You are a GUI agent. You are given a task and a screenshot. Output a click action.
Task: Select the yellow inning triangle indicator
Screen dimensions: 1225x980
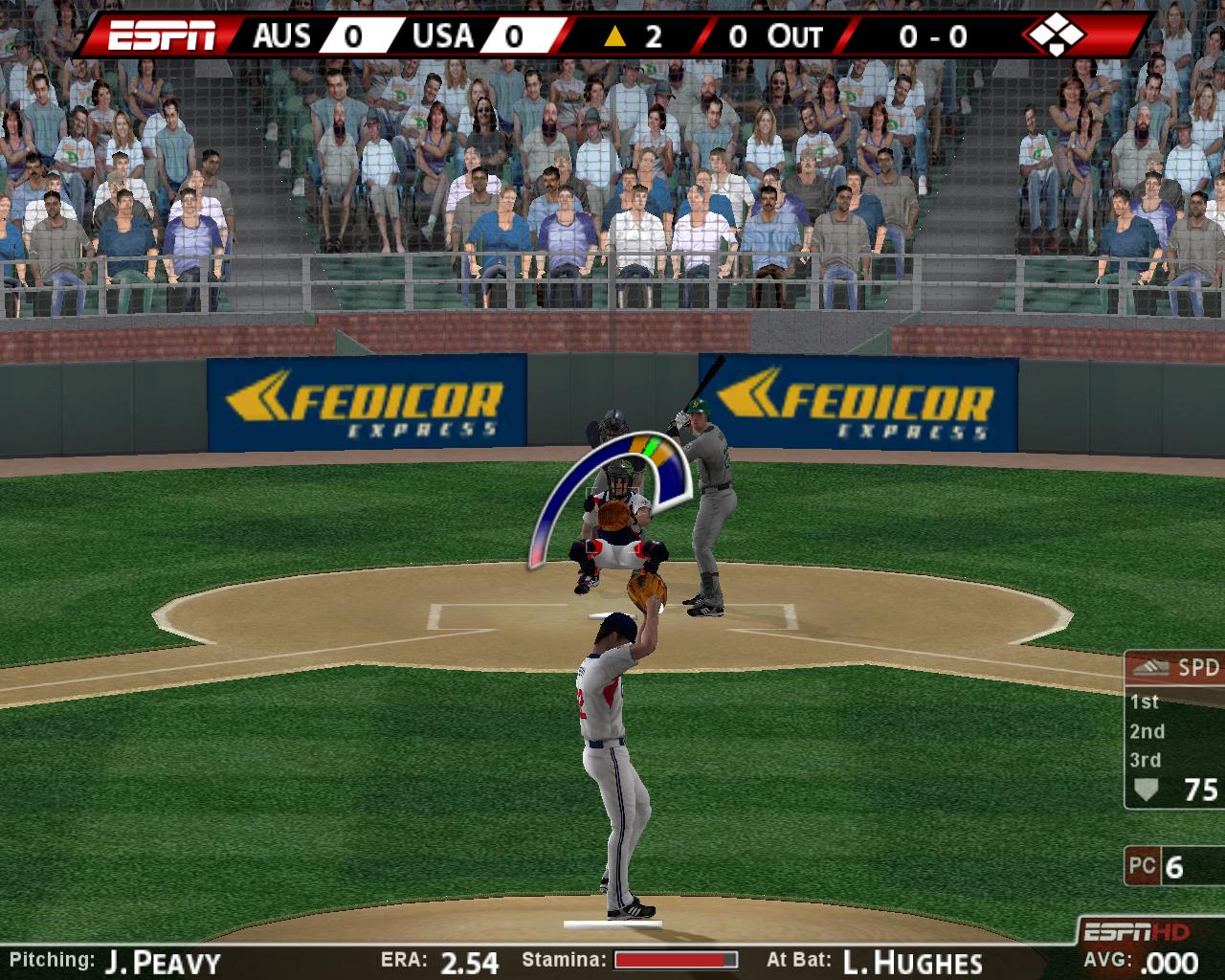(615, 36)
